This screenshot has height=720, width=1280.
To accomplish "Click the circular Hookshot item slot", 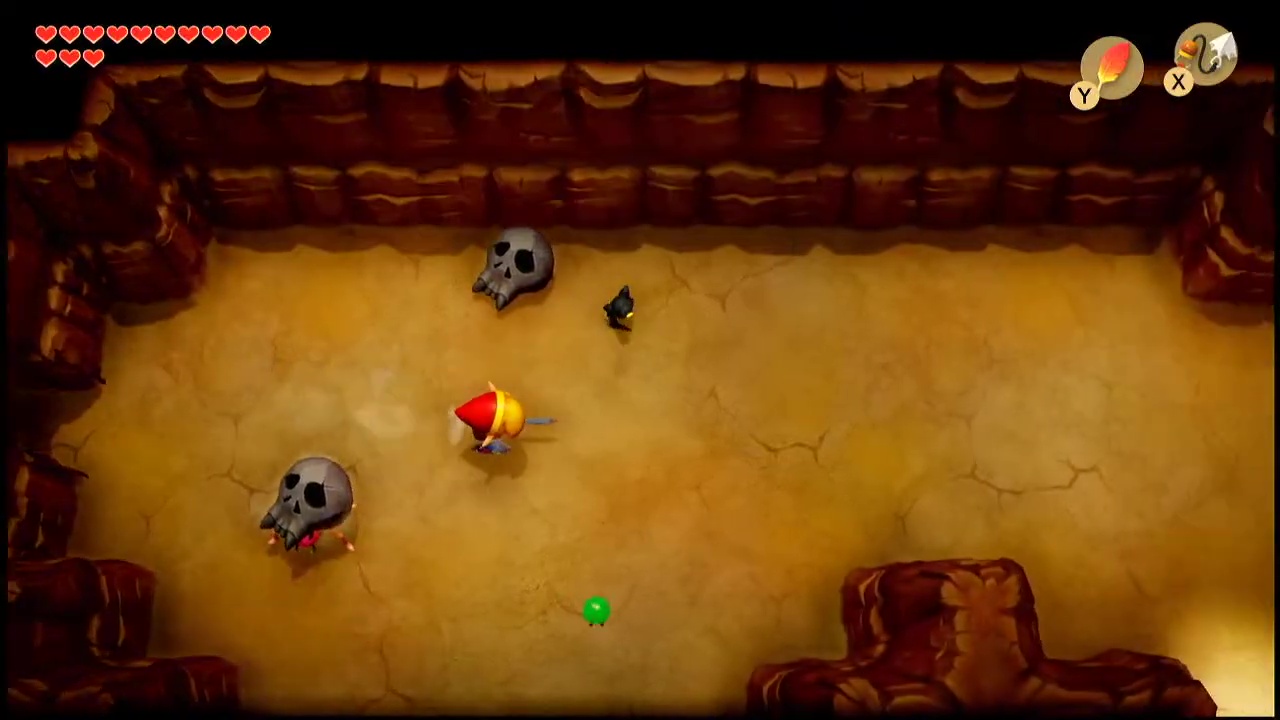I will point(1205,55).
